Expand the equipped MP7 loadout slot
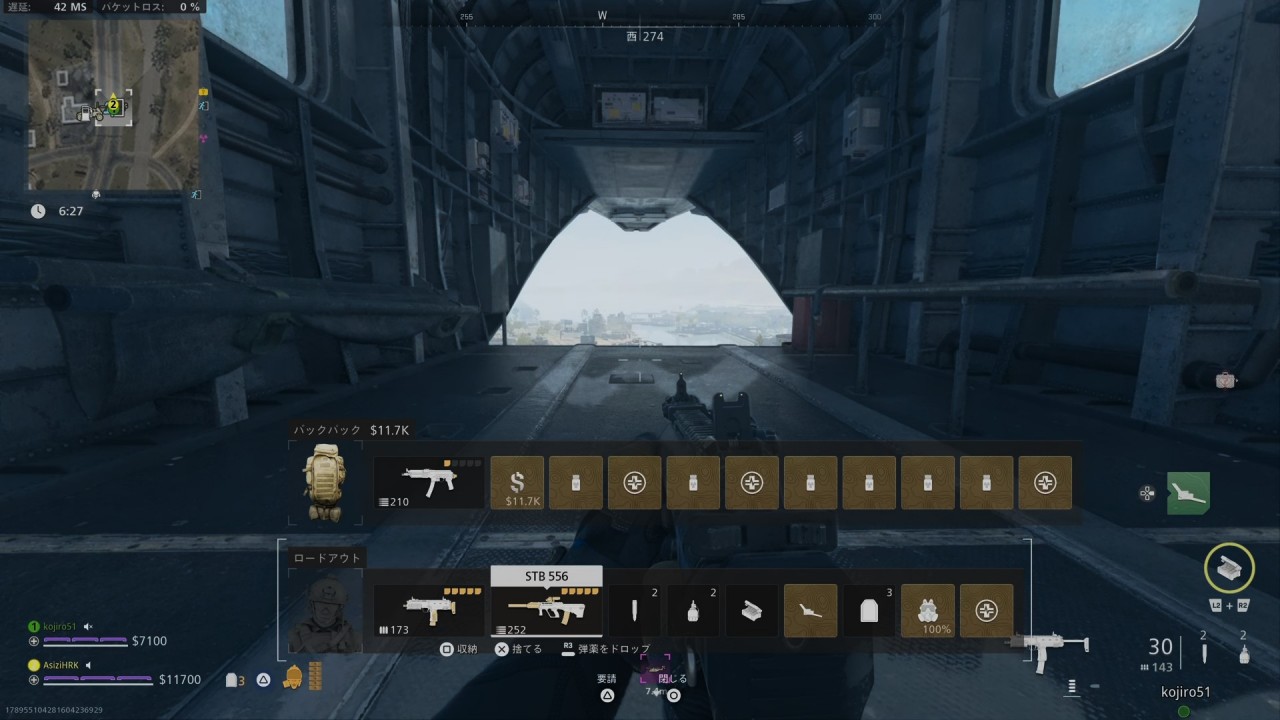Viewport: 1280px width, 720px height. [428, 610]
